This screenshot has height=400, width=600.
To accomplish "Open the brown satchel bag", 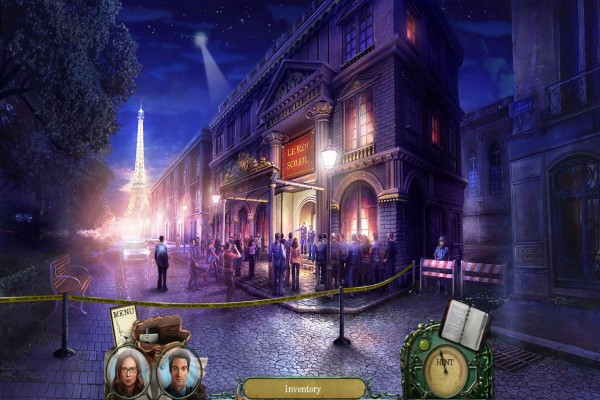I will click(161, 331).
